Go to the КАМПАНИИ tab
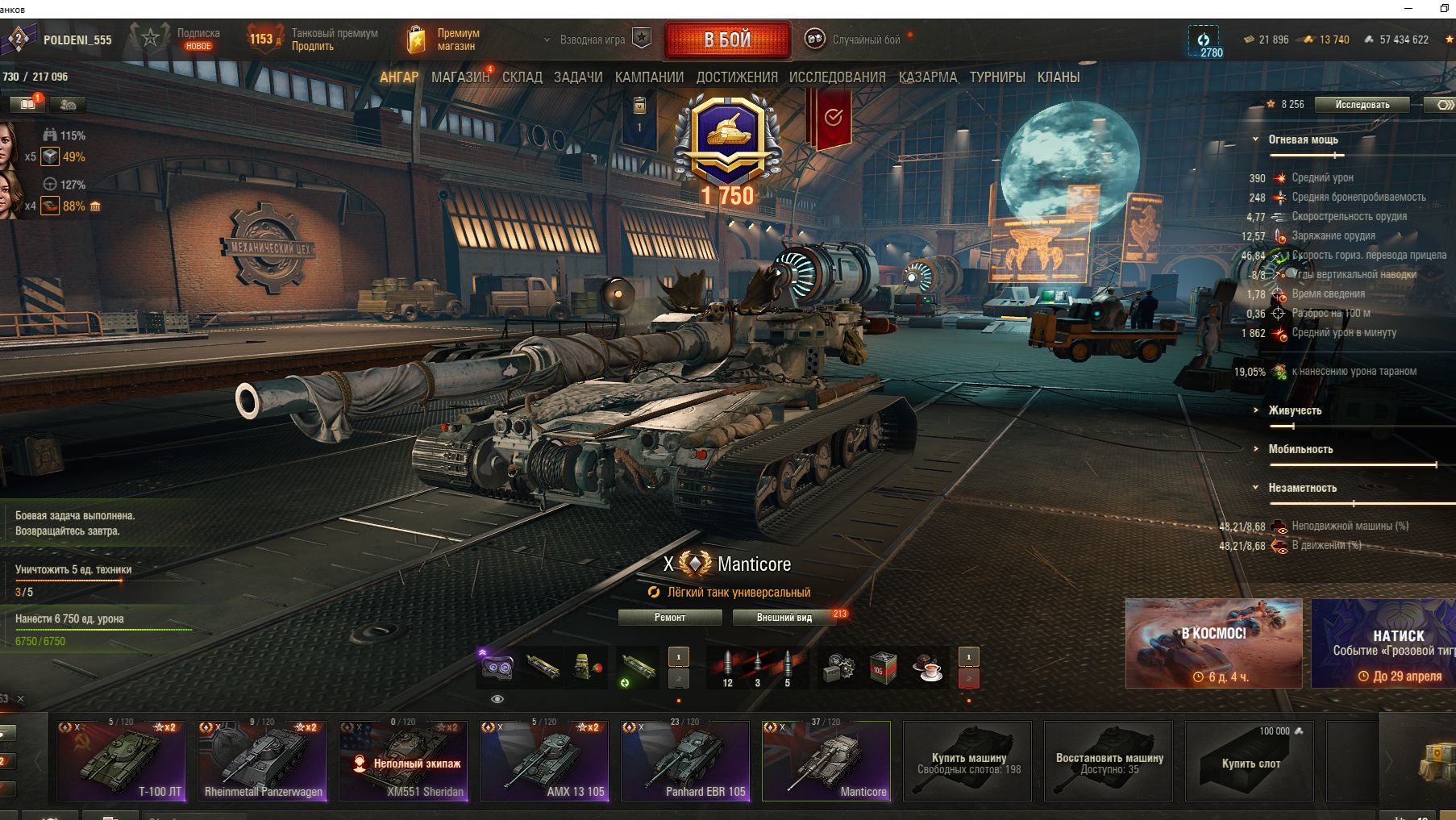 pos(649,77)
